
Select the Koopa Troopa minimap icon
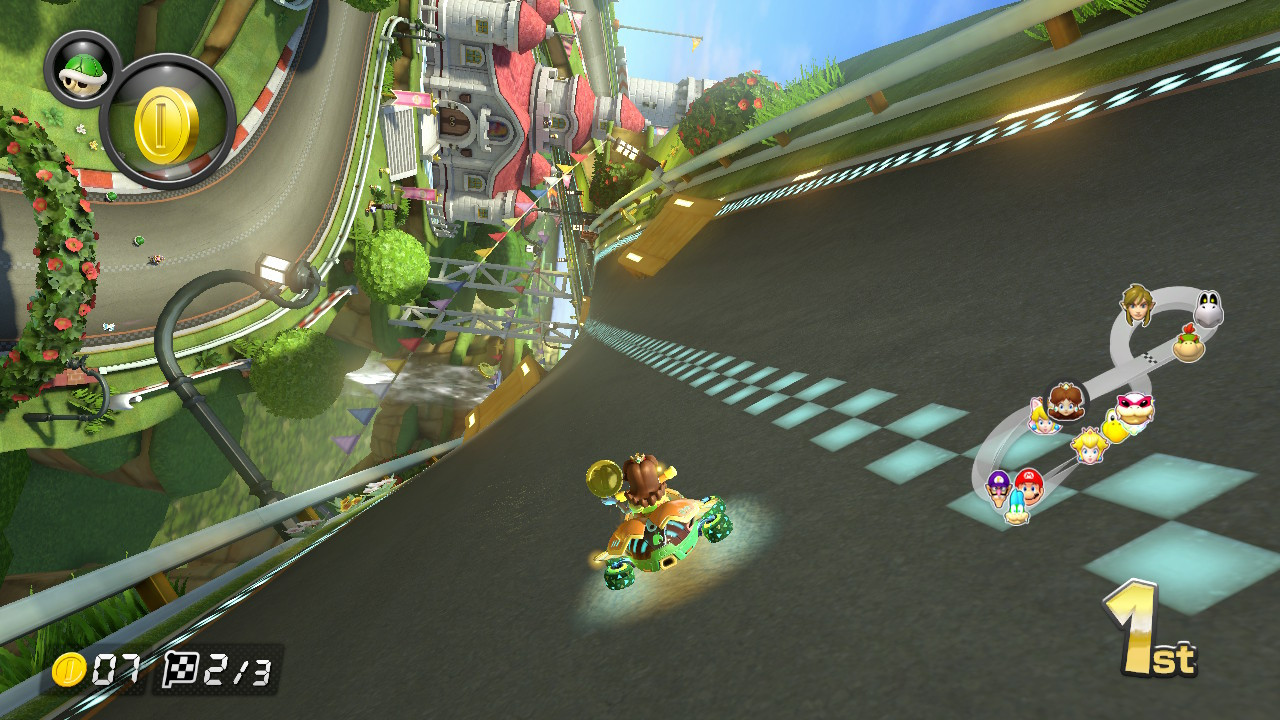point(1114,430)
